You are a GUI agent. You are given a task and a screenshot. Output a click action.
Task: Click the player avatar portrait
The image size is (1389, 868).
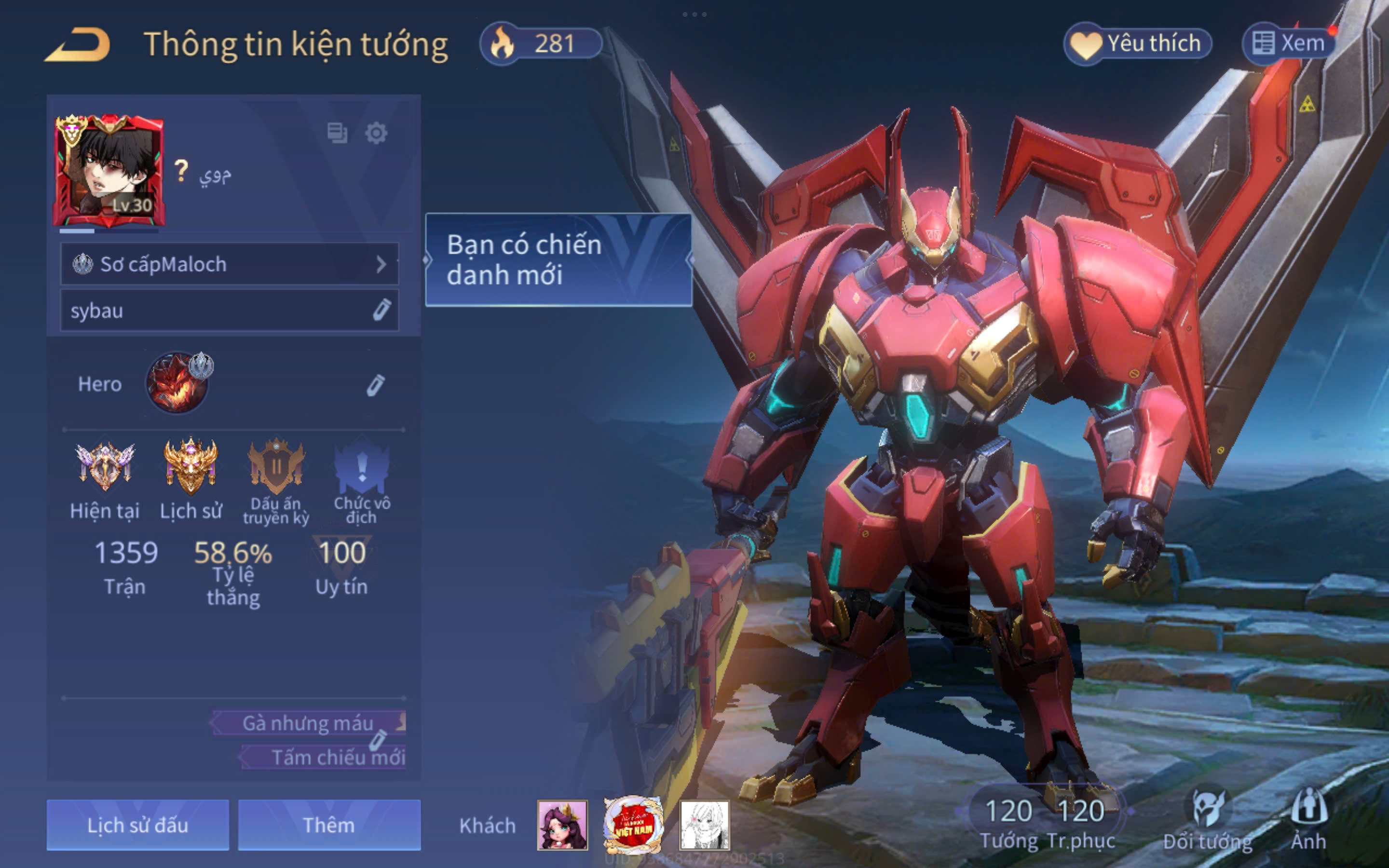pyautogui.click(x=109, y=171)
